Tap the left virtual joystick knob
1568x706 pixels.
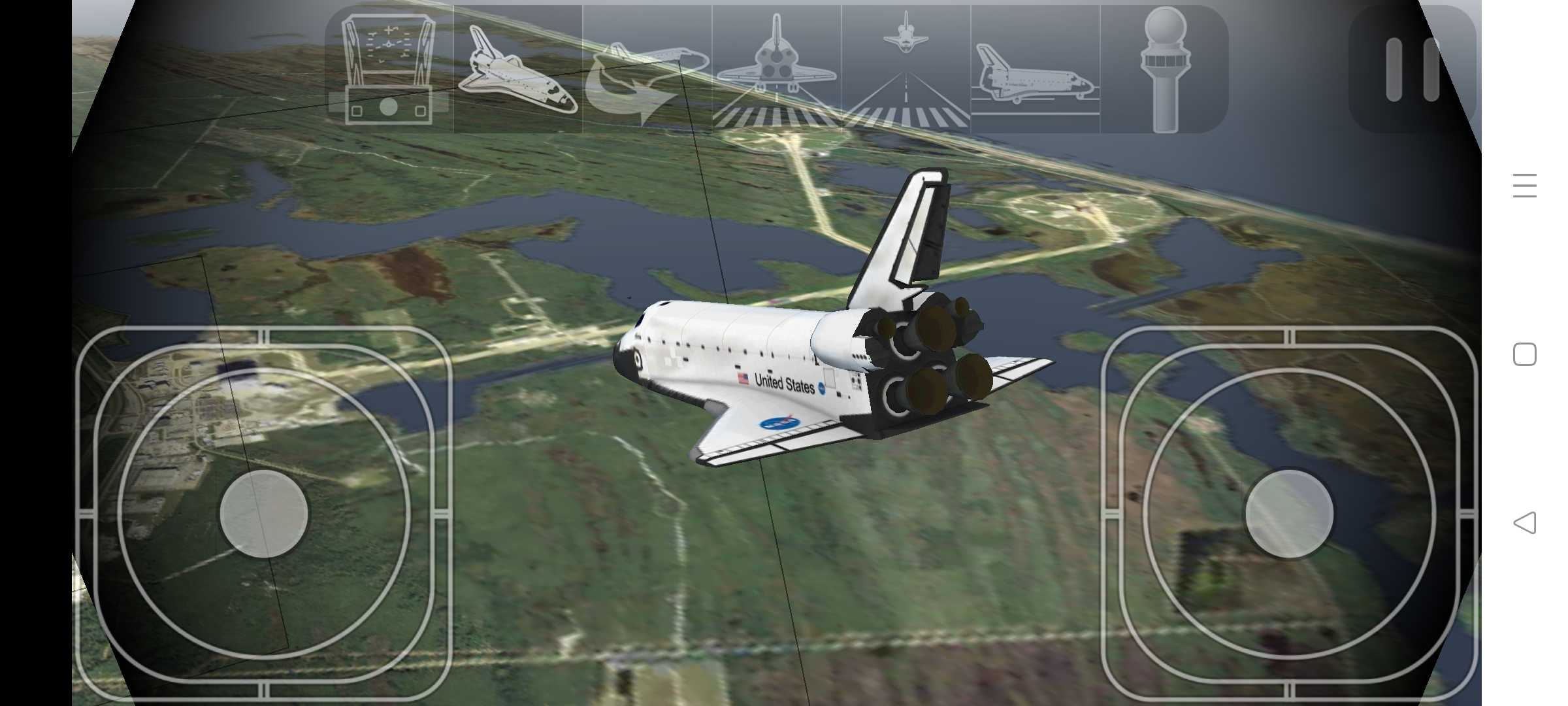(264, 514)
